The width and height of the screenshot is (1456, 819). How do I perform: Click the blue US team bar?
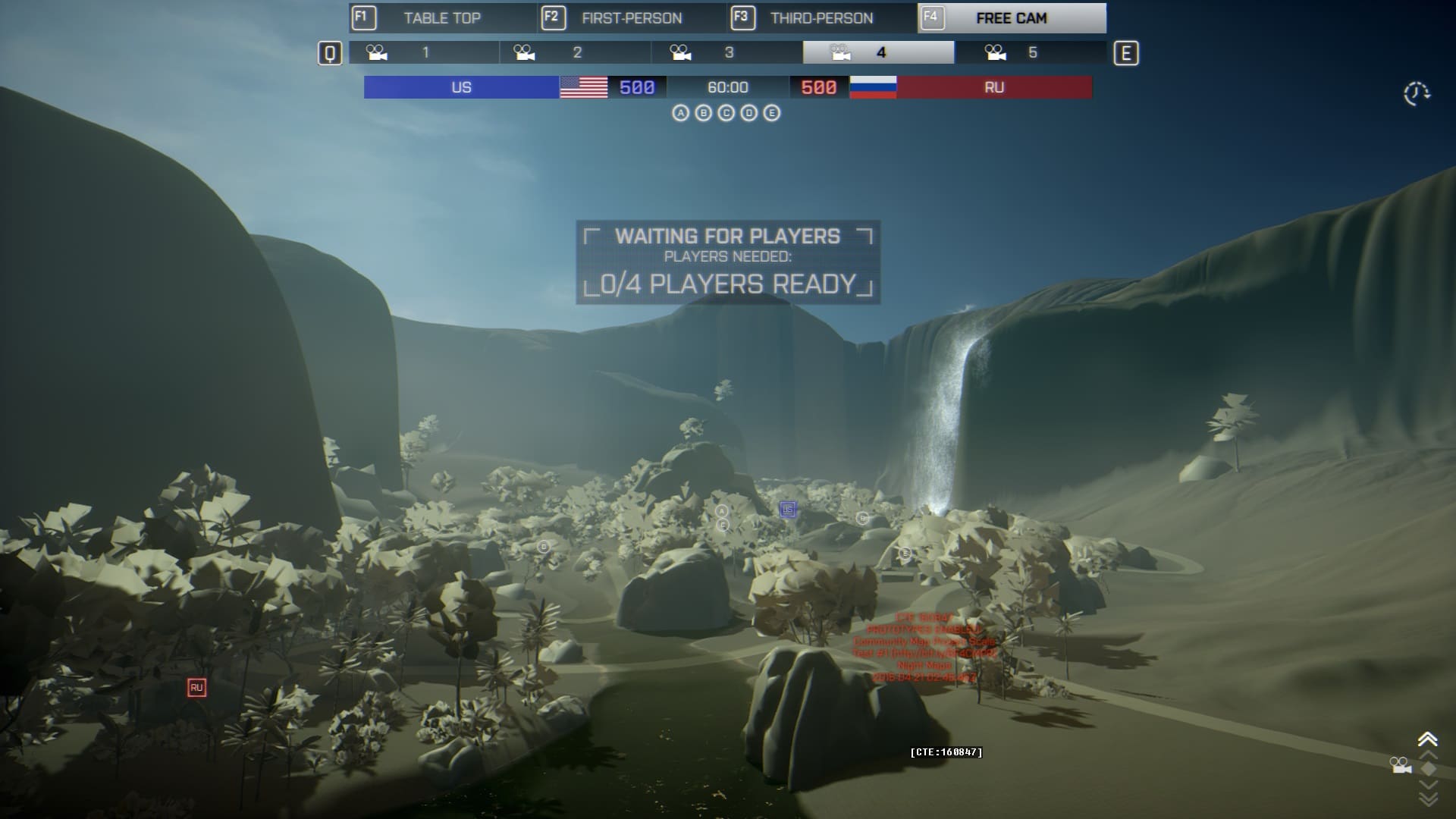point(461,87)
